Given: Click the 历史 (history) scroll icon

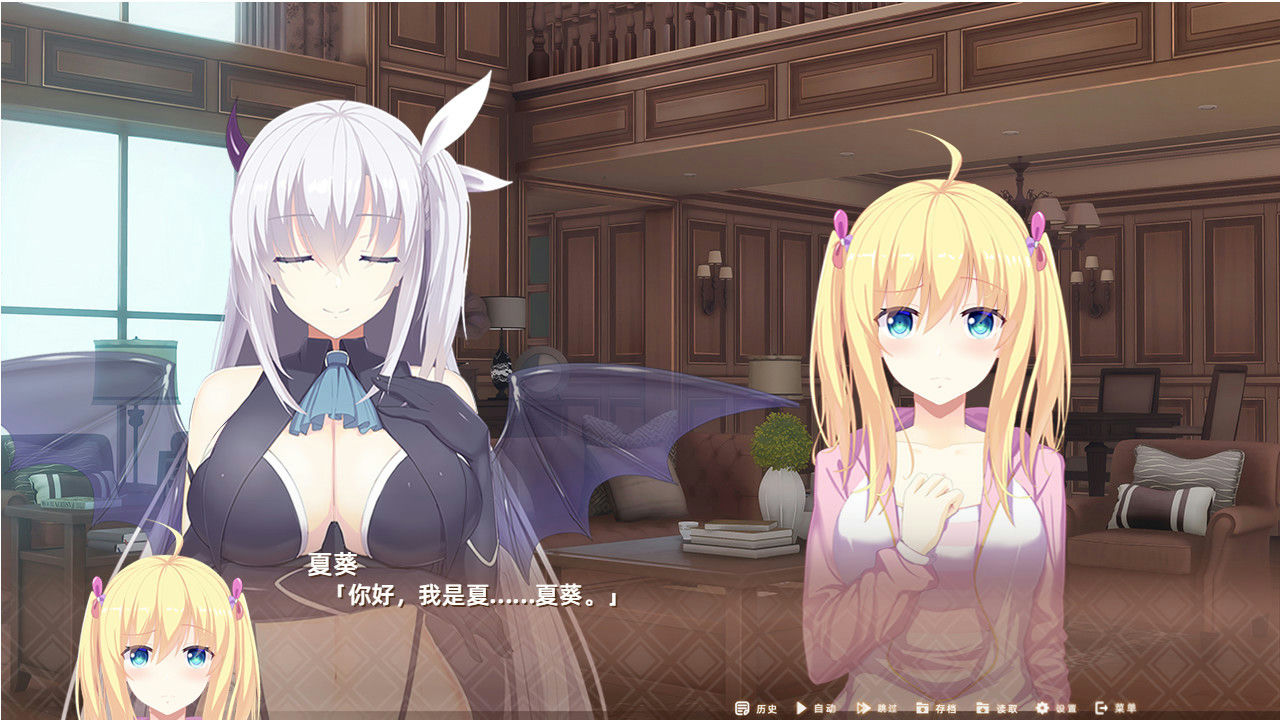Looking at the screenshot, I should coord(741,707).
